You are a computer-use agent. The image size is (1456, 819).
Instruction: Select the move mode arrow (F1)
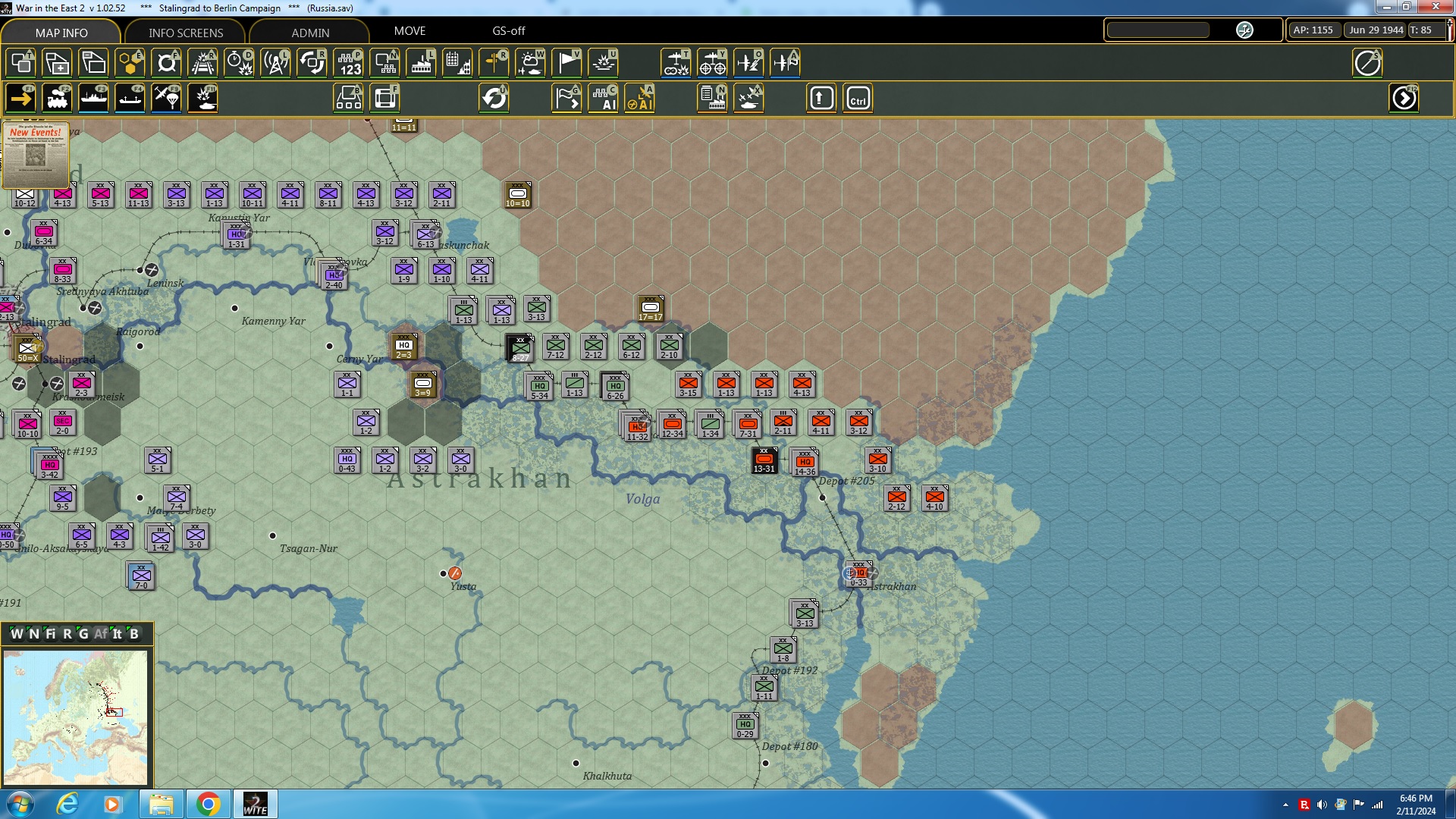tap(19, 98)
